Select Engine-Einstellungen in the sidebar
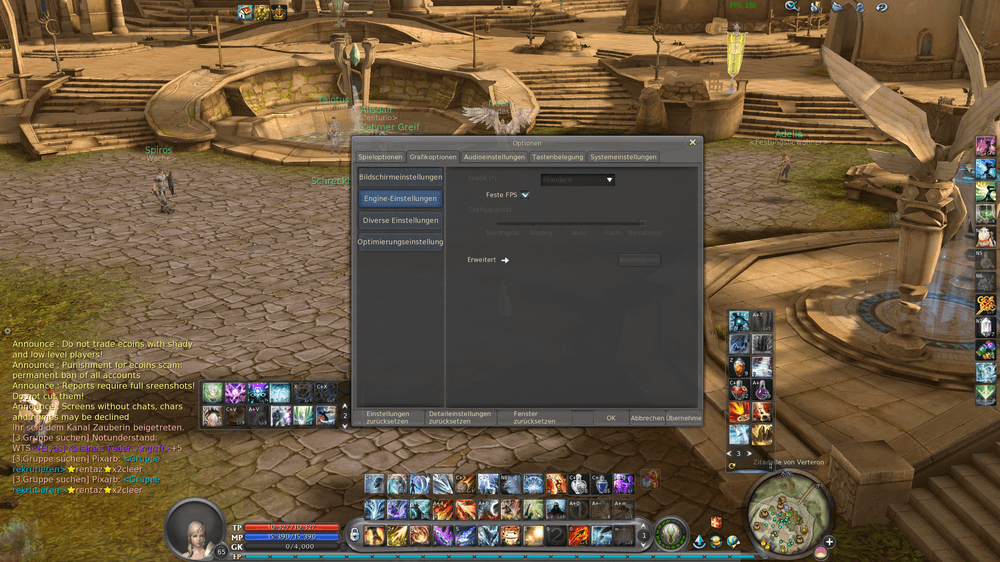The width and height of the screenshot is (1000, 562). click(400, 199)
